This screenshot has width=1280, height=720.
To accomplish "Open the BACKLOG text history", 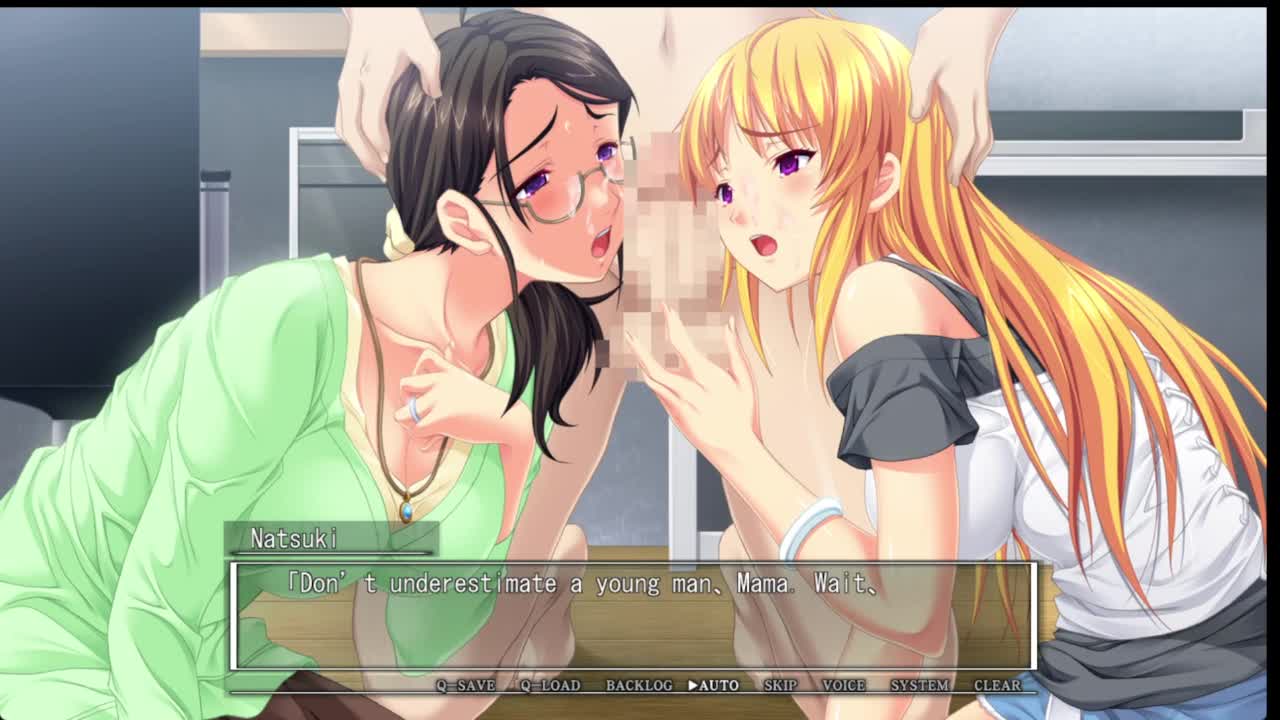I will (639, 685).
